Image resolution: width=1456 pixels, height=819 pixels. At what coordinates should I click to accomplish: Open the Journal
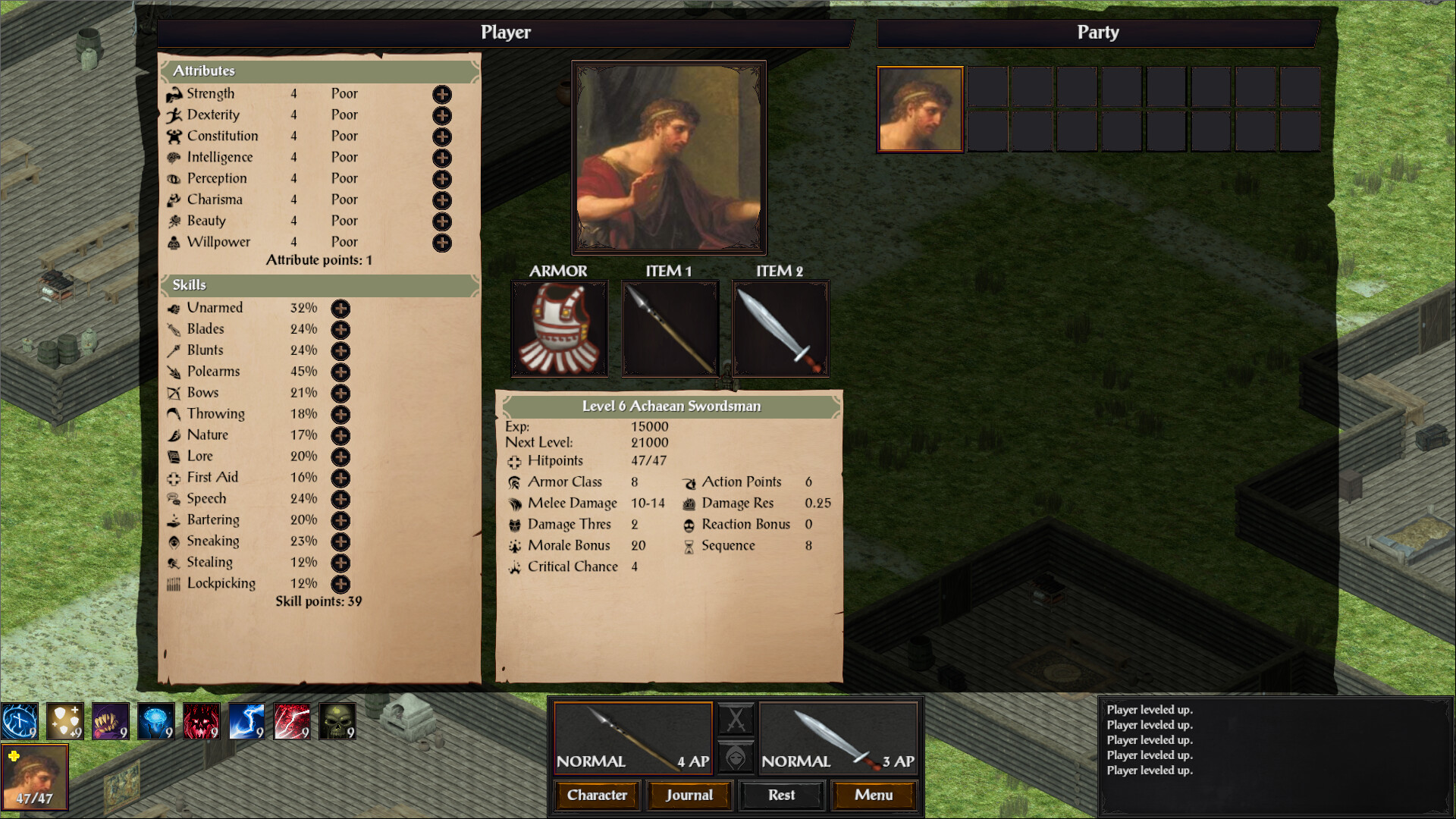(x=689, y=795)
